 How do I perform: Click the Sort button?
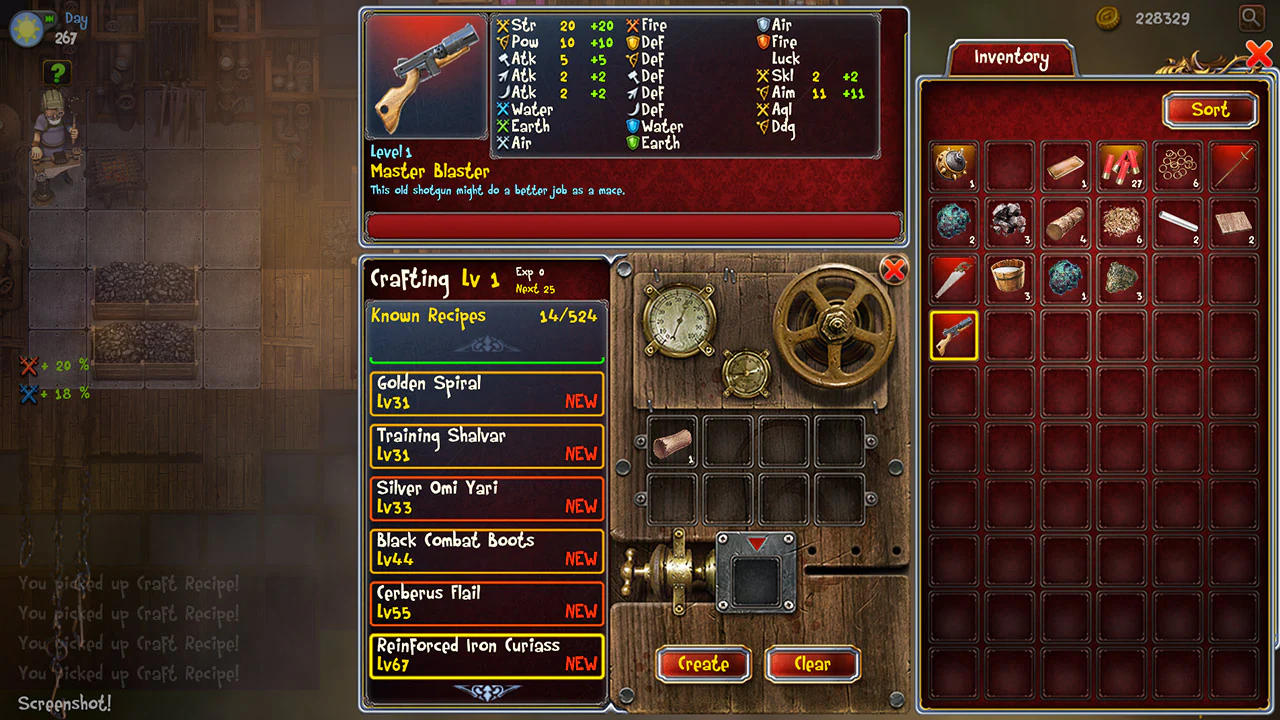pyautogui.click(x=1210, y=110)
